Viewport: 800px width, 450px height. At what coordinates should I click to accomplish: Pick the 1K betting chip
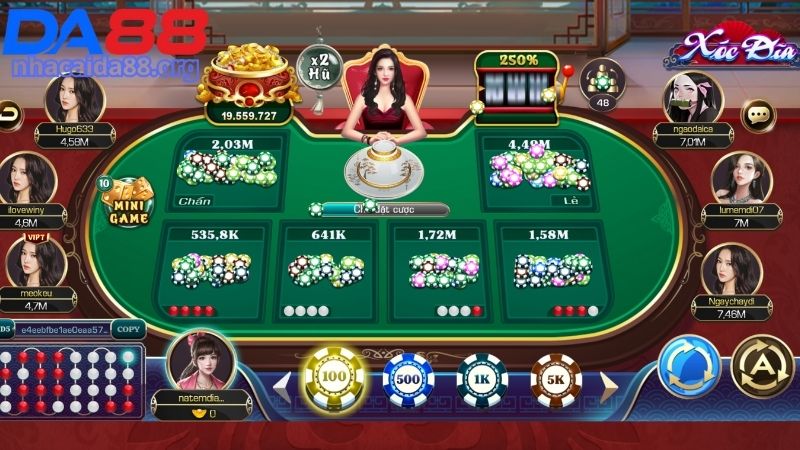482,381
